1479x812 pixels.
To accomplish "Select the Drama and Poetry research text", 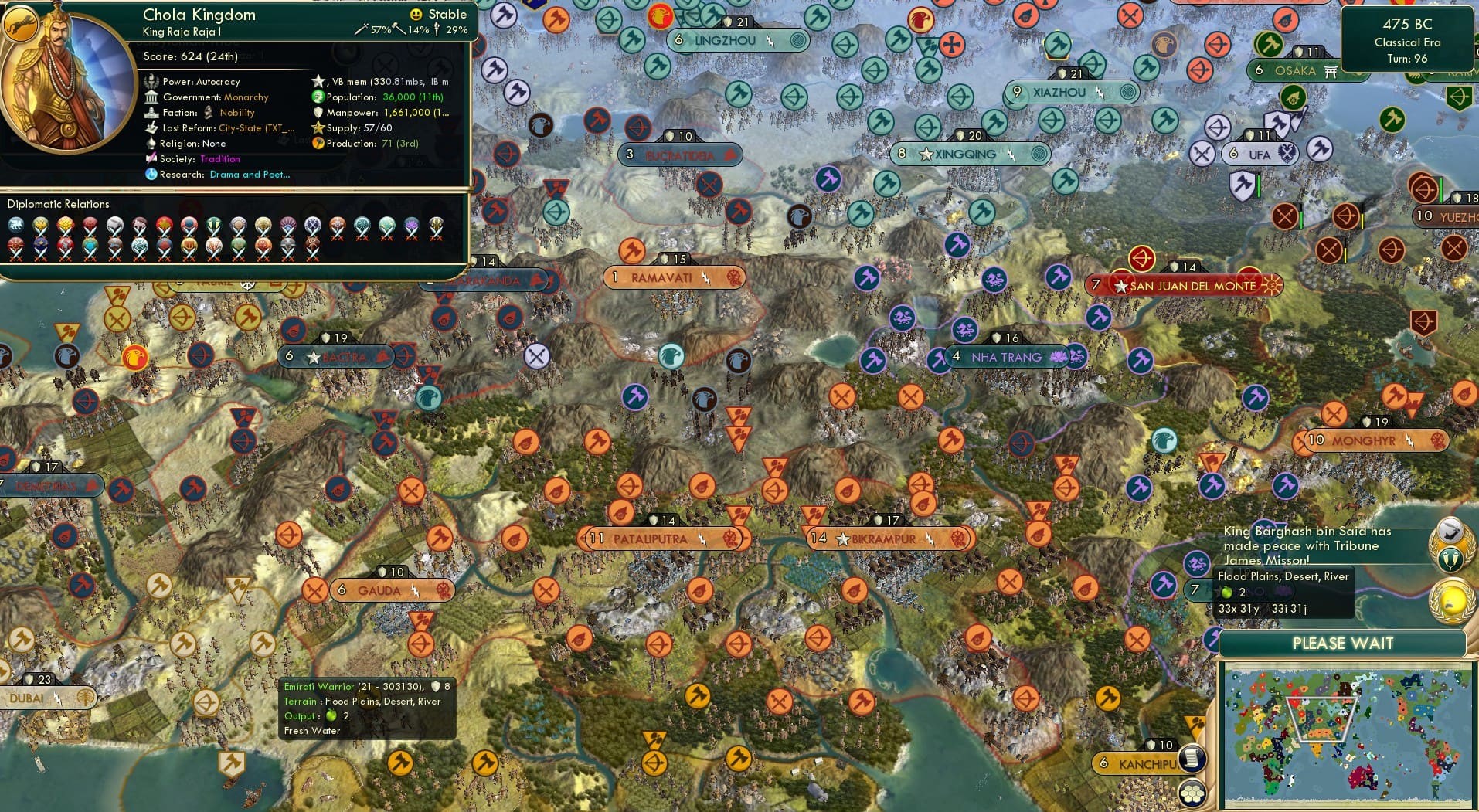I will tap(250, 175).
